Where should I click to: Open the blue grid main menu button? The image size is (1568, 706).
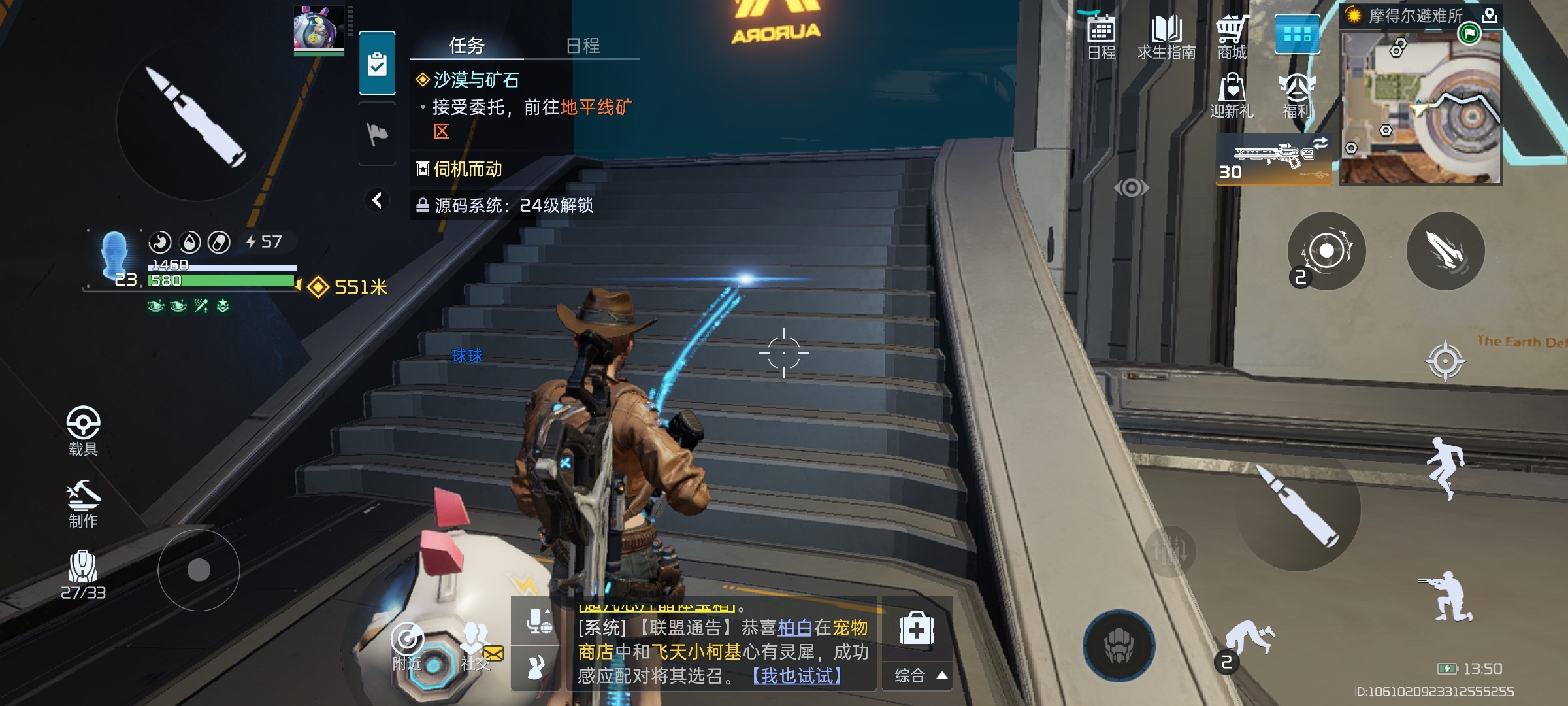[x=1297, y=34]
